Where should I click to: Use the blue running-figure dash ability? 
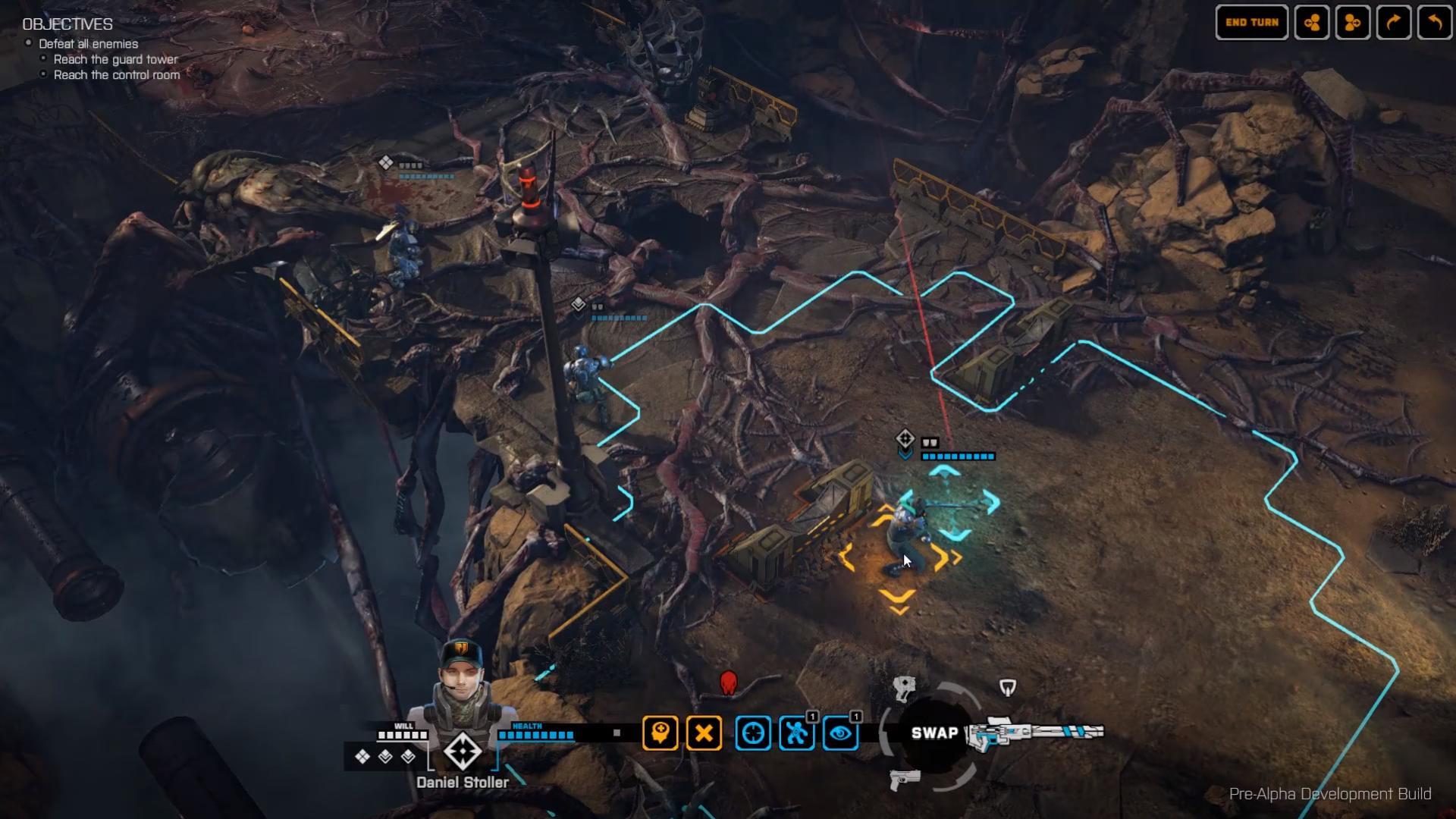coord(796,733)
